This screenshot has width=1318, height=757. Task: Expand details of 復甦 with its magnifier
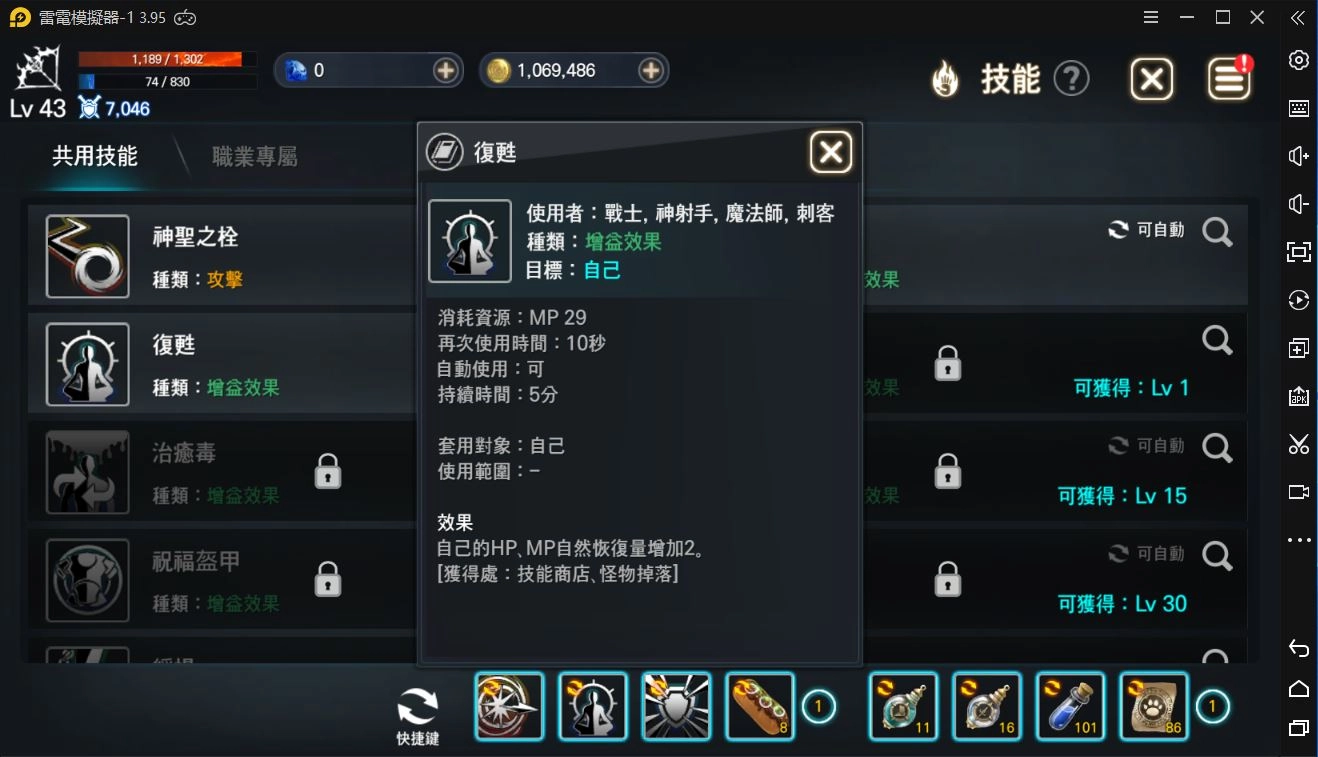click(1218, 340)
